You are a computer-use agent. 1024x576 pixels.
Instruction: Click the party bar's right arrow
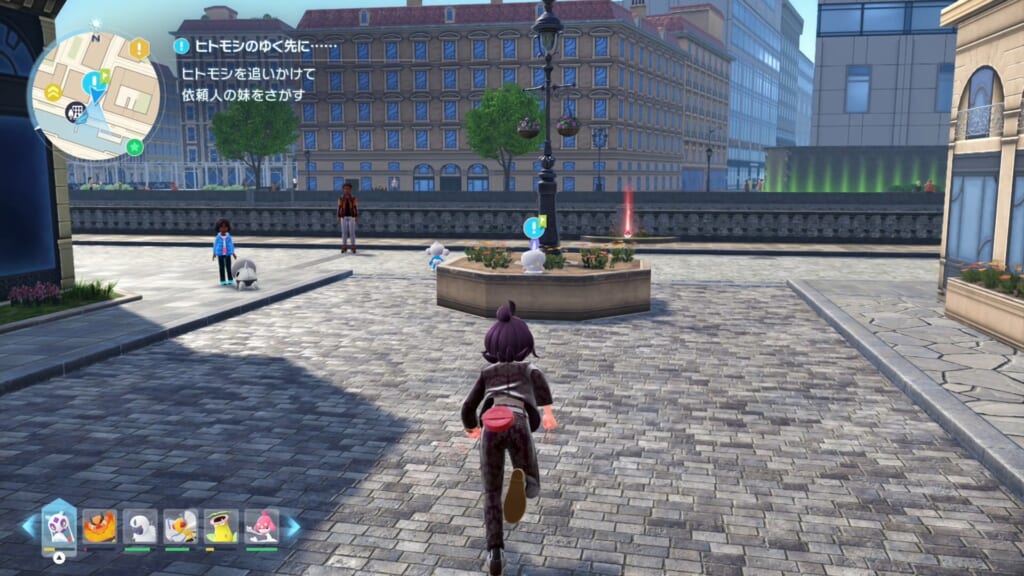coord(292,527)
